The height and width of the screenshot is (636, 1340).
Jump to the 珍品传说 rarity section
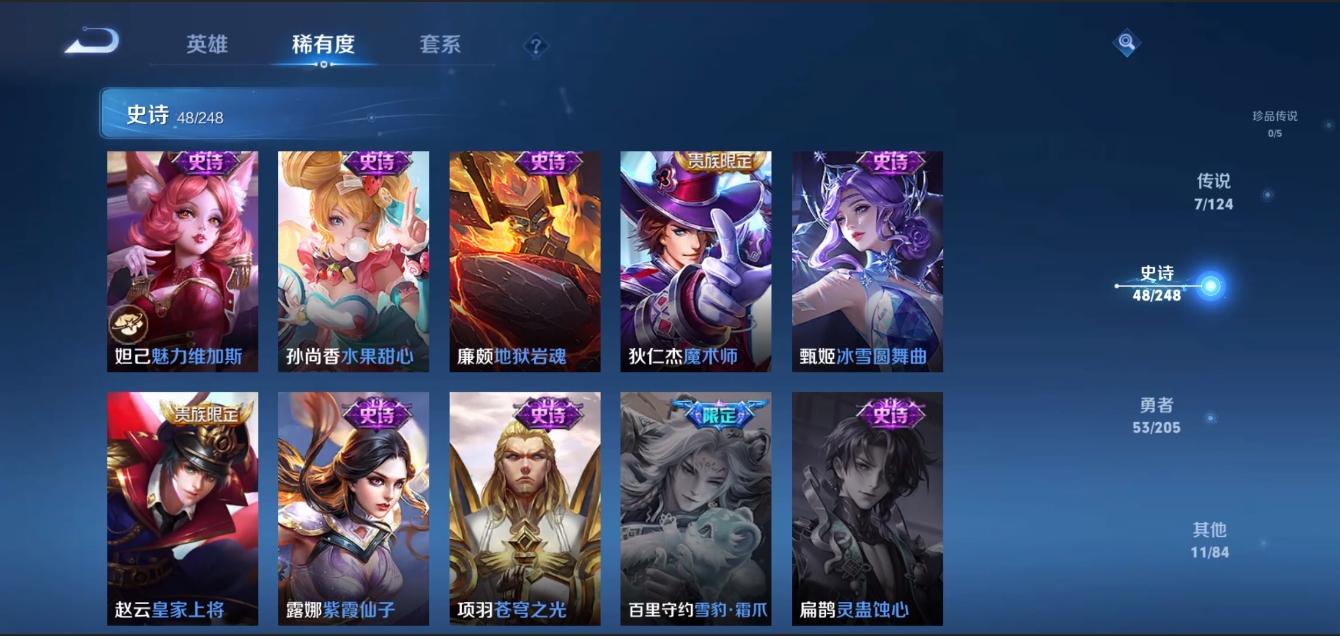tap(1274, 123)
